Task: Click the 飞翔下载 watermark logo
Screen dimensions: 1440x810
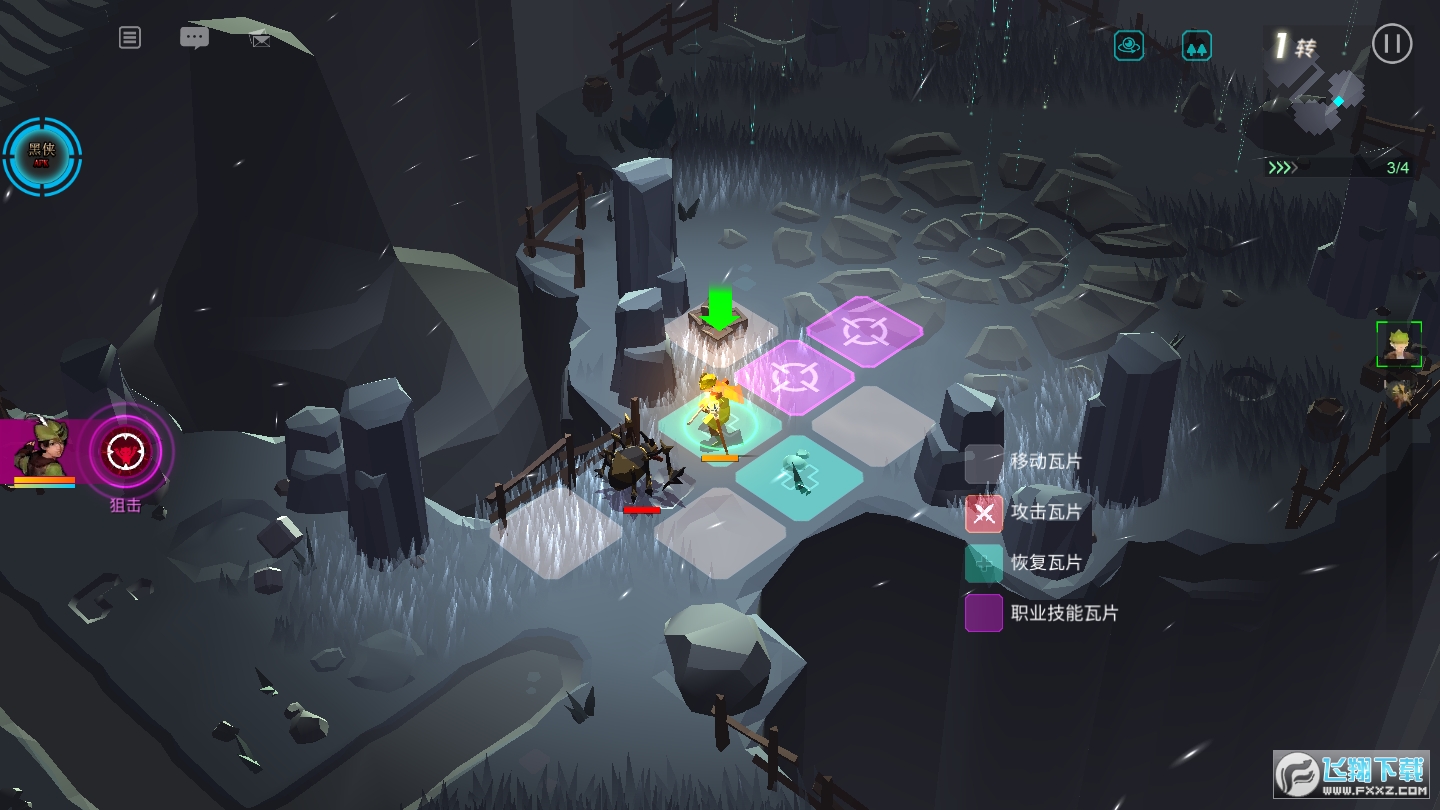Action: 1350,773
